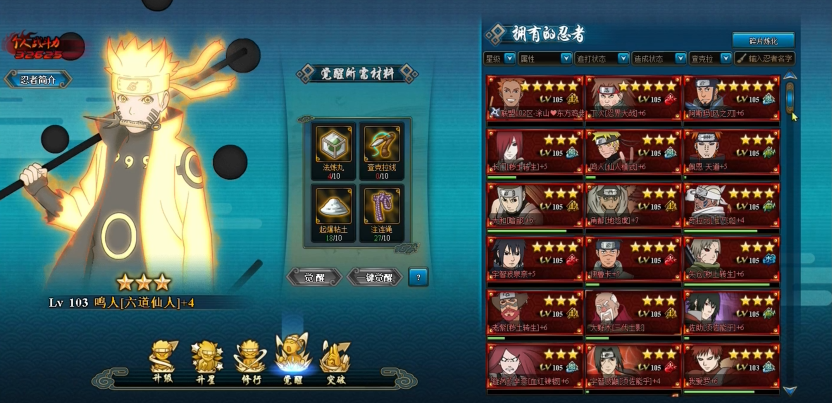Open the 查克拉 chakra filter dropdown
Screen dimensions: 832x403
coord(707,59)
